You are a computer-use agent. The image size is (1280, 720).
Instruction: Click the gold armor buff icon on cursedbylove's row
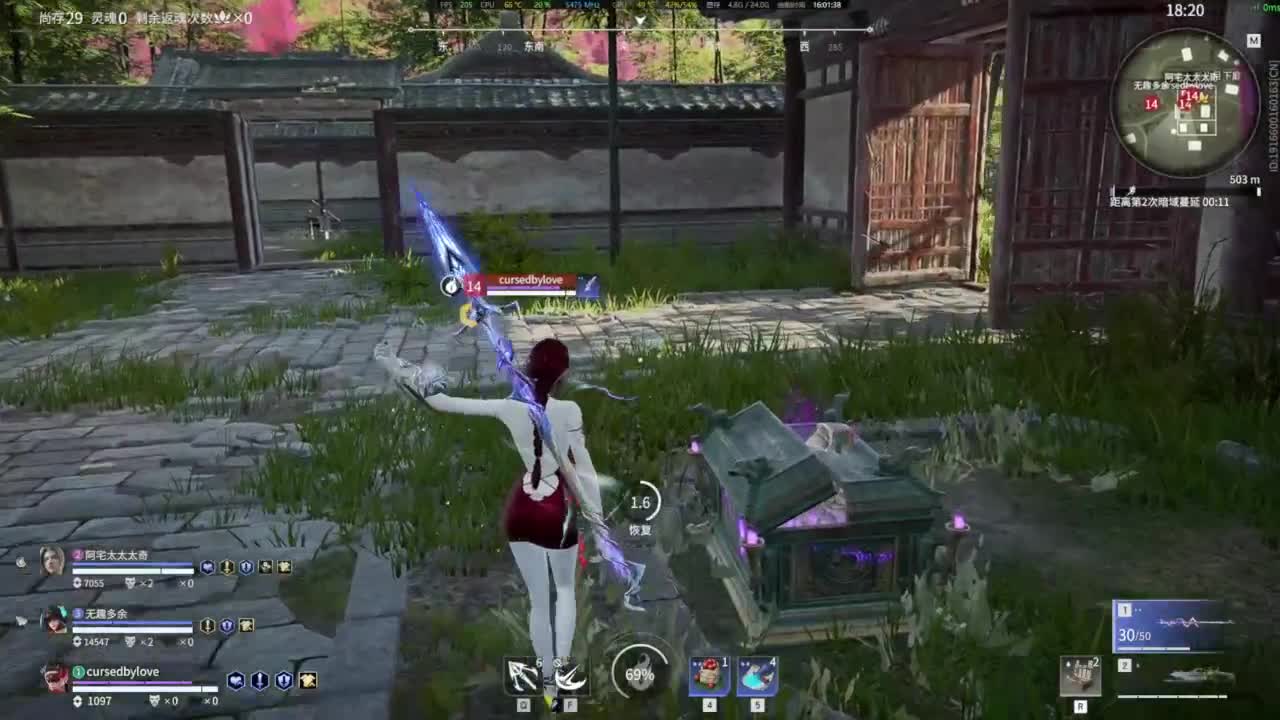click(306, 680)
